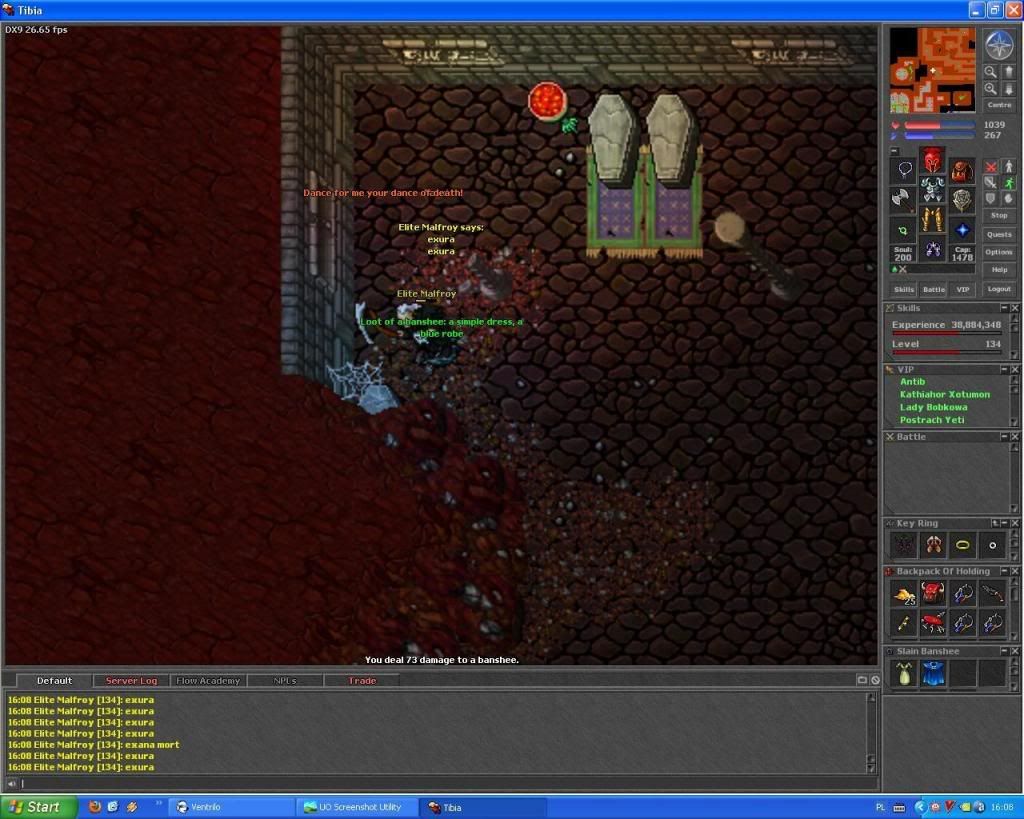Select the blue robe in Slain Banshee loot

(x=933, y=675)
